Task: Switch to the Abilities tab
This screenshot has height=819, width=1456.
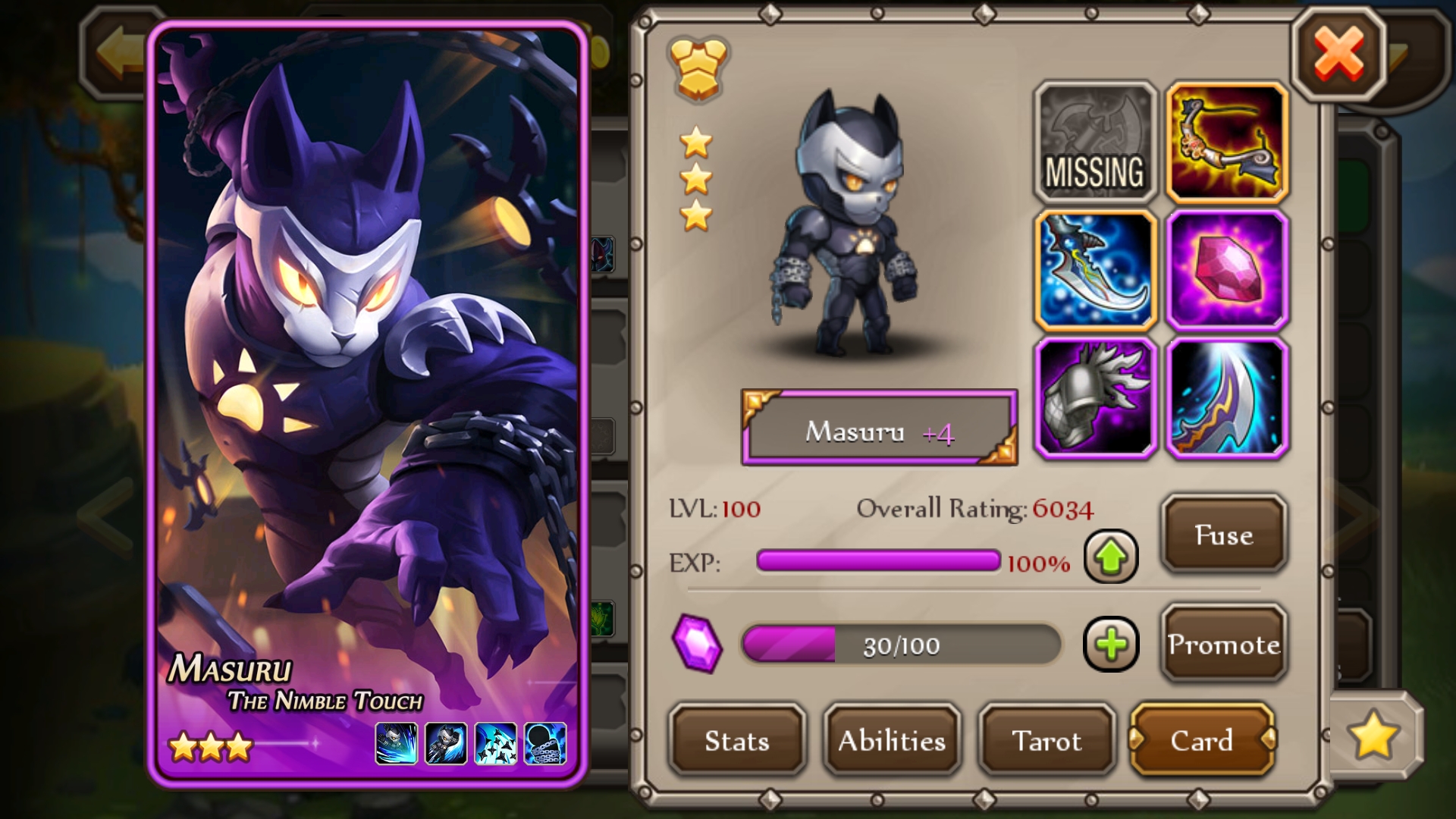Action: (892, 740)
